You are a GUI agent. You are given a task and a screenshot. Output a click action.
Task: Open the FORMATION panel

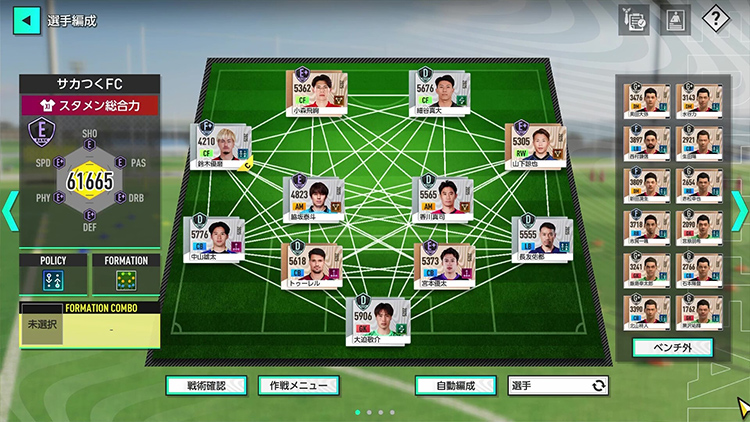pyautogui.click(x=126, y=274)
